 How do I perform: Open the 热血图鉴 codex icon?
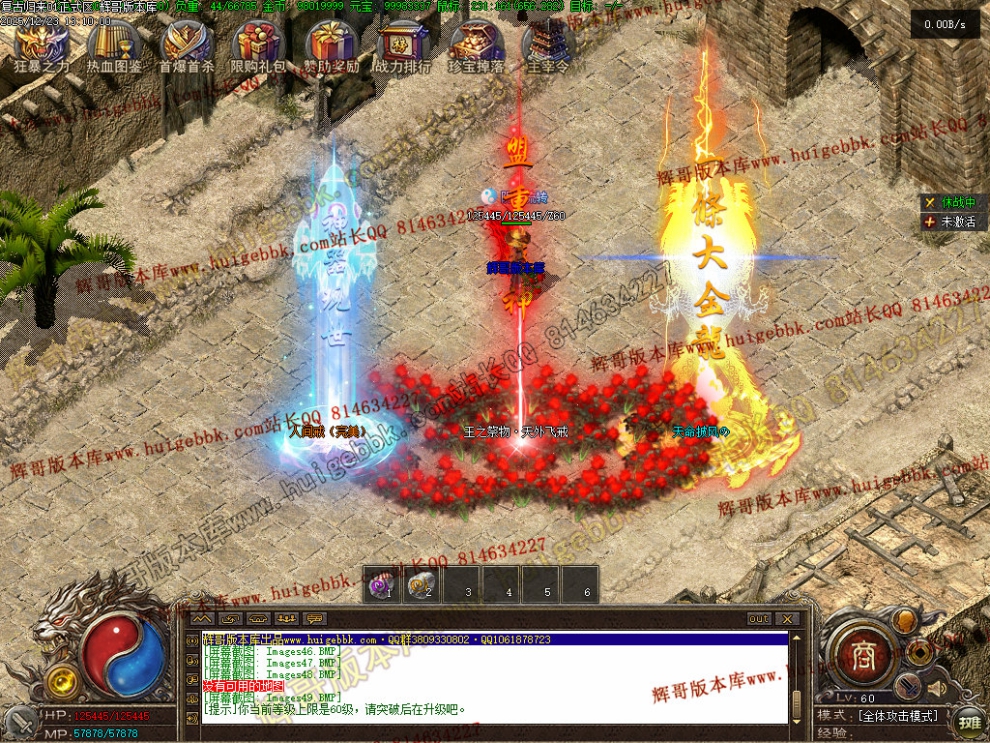[113, 45]
